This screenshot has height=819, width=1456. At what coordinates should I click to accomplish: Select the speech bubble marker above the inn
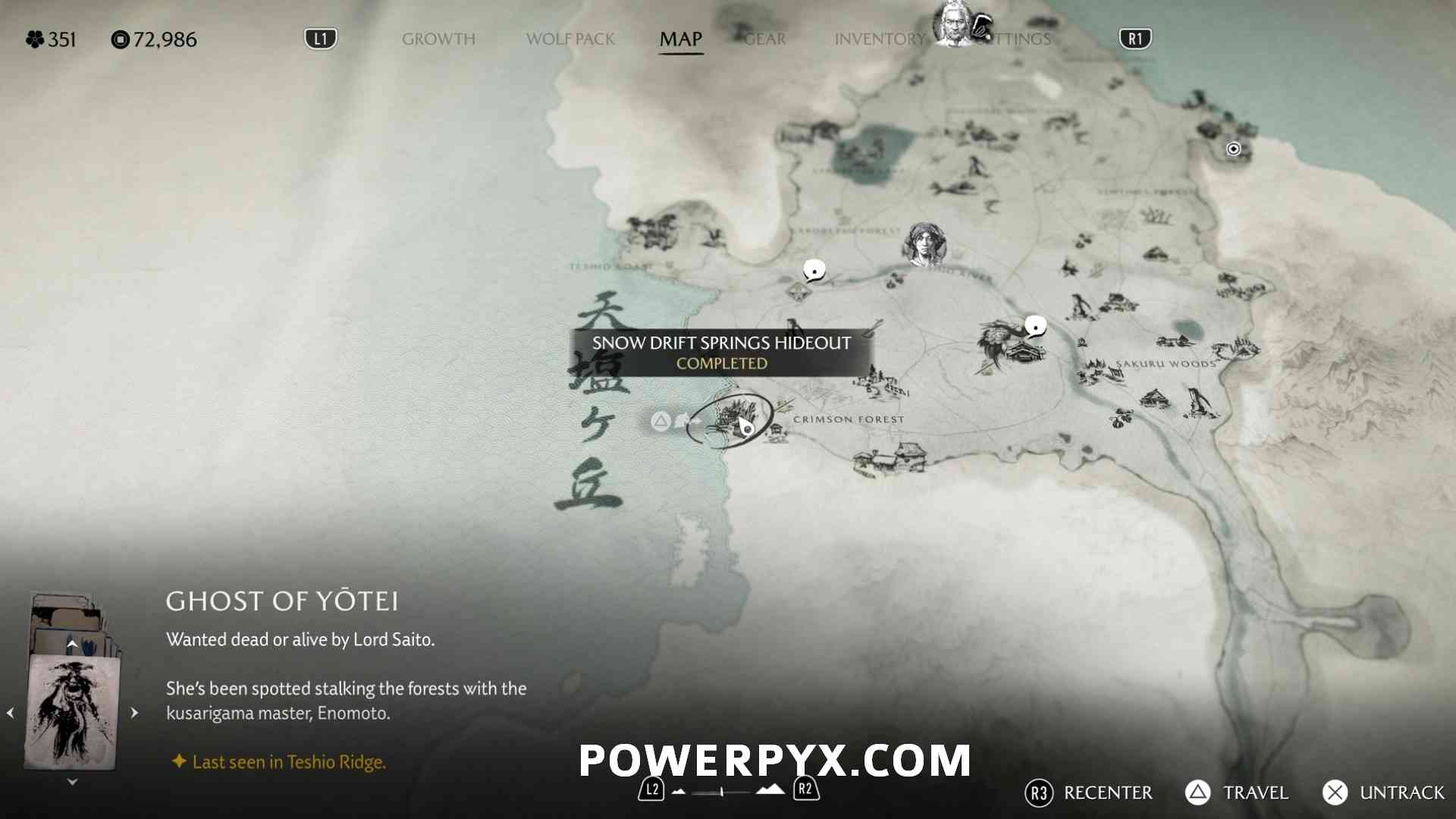coord(1035,327)
